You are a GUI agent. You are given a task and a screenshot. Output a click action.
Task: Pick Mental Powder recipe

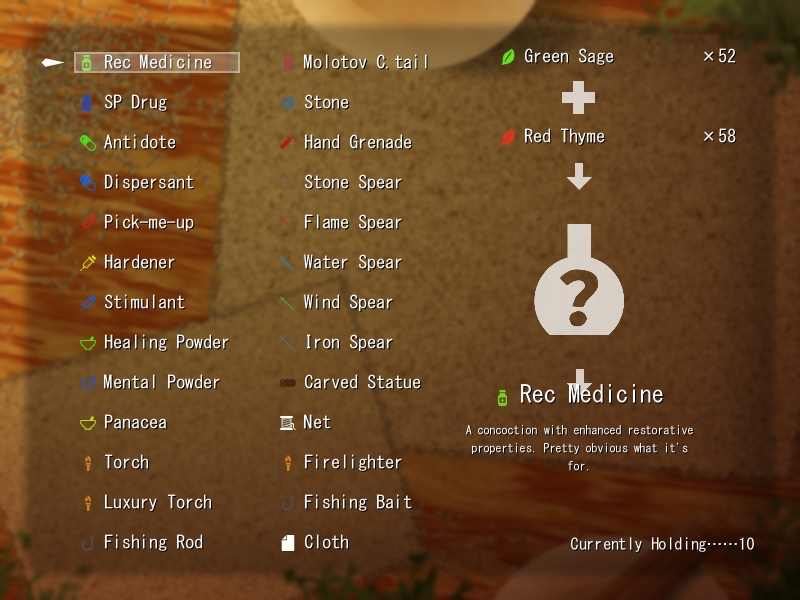[x=161, y=382]
